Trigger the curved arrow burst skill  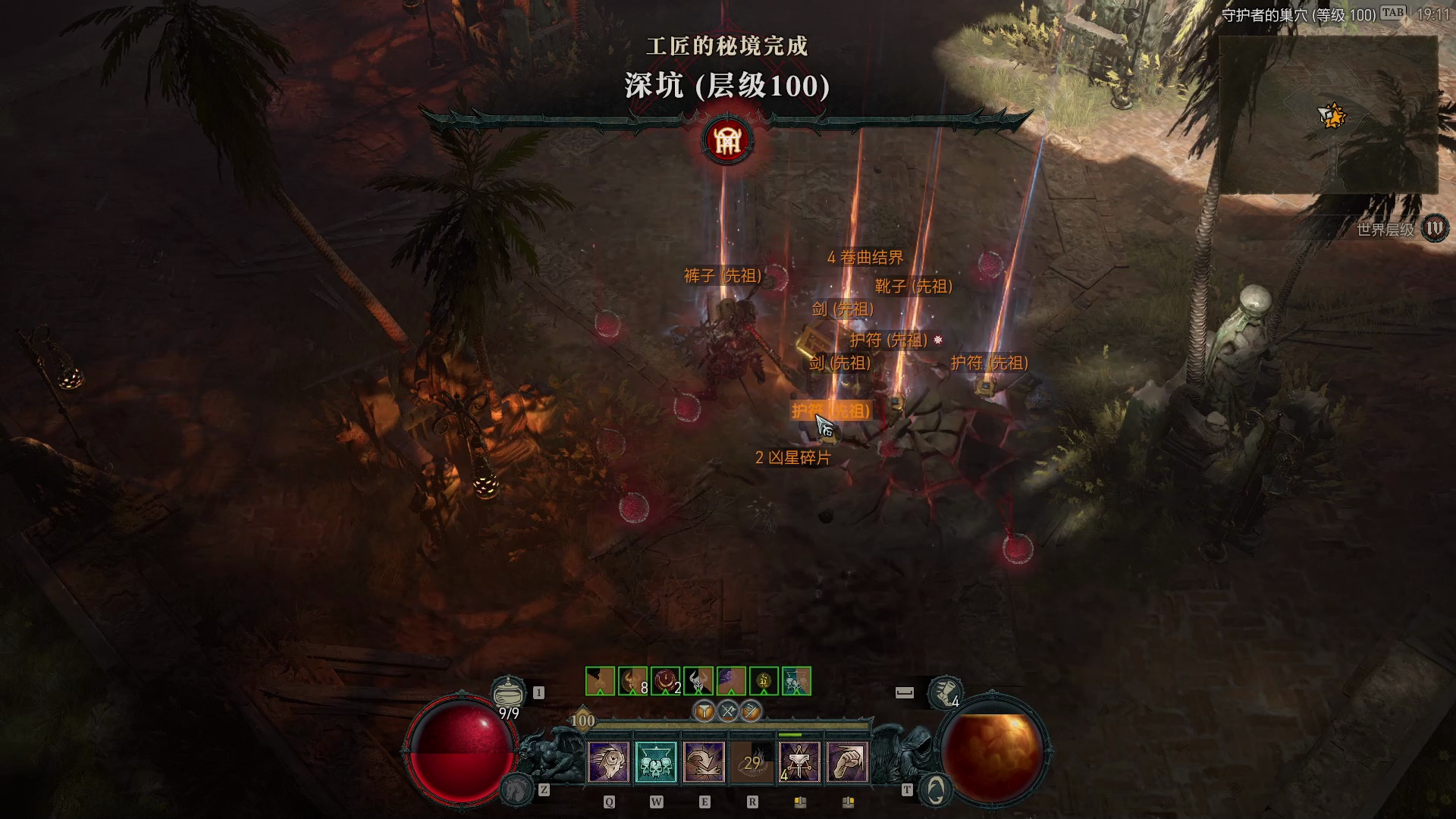pos(704,761)
